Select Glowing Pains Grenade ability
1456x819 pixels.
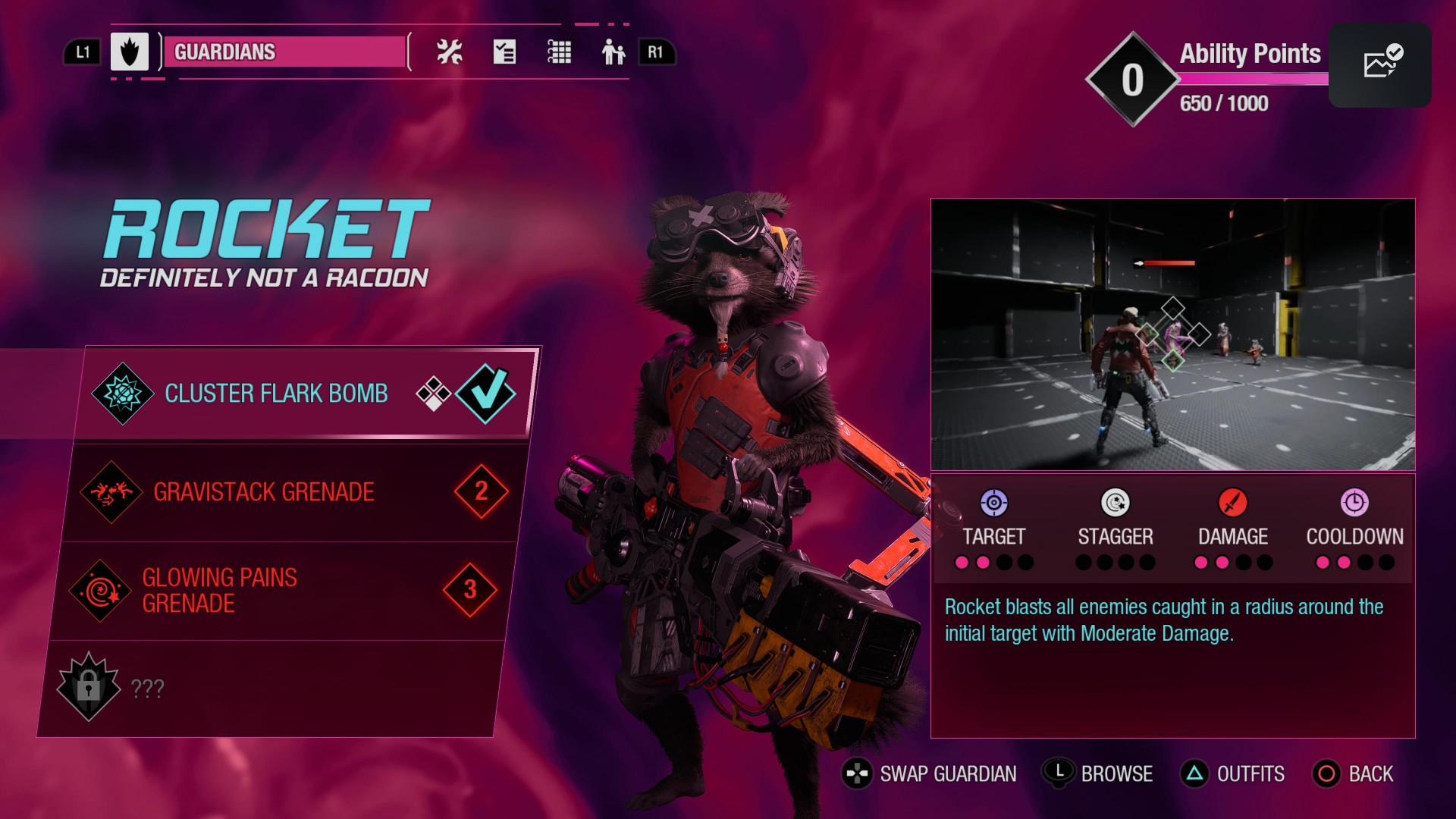pos(281,591)
